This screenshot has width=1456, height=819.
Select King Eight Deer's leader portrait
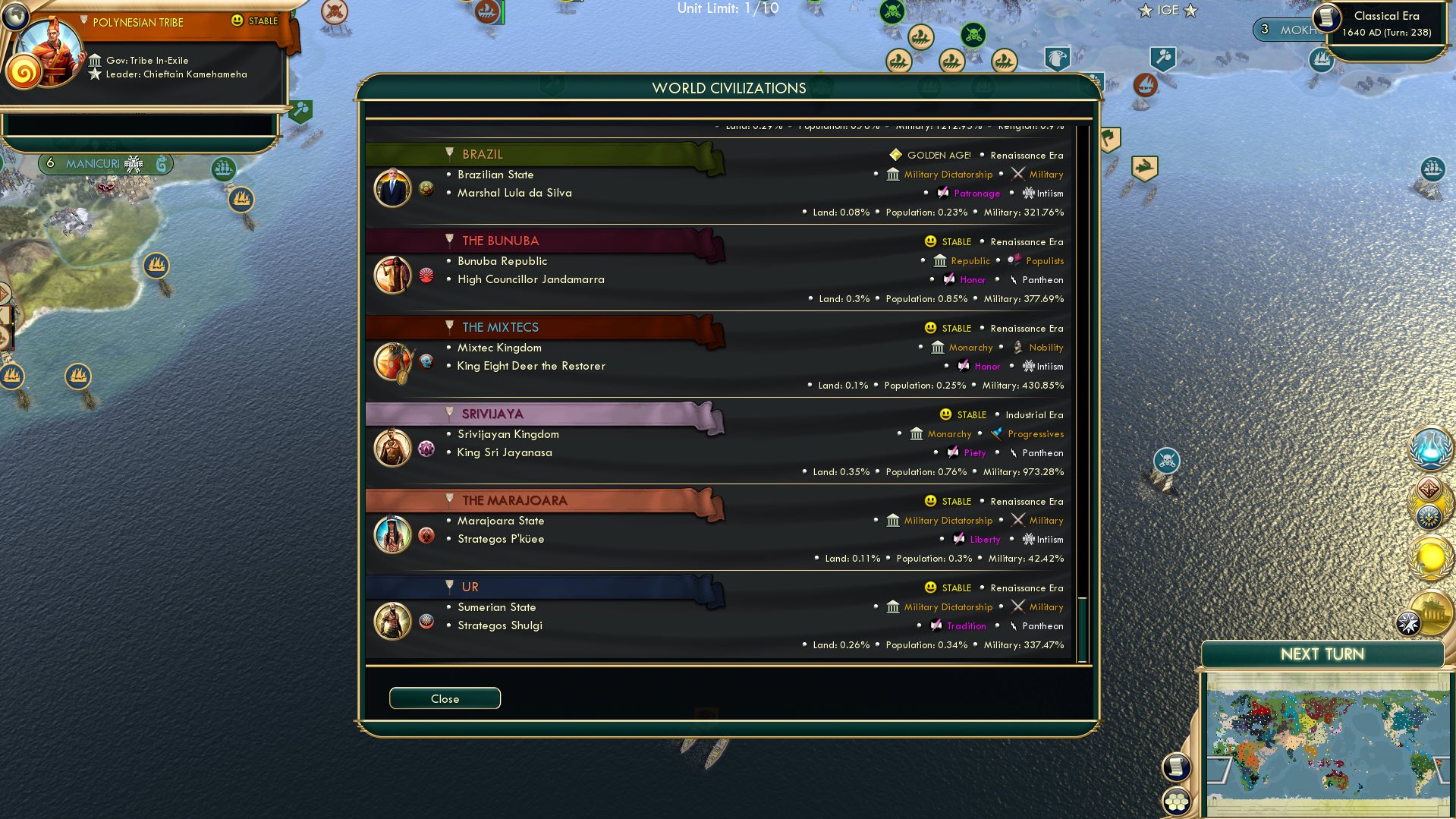tap(392, 361)
